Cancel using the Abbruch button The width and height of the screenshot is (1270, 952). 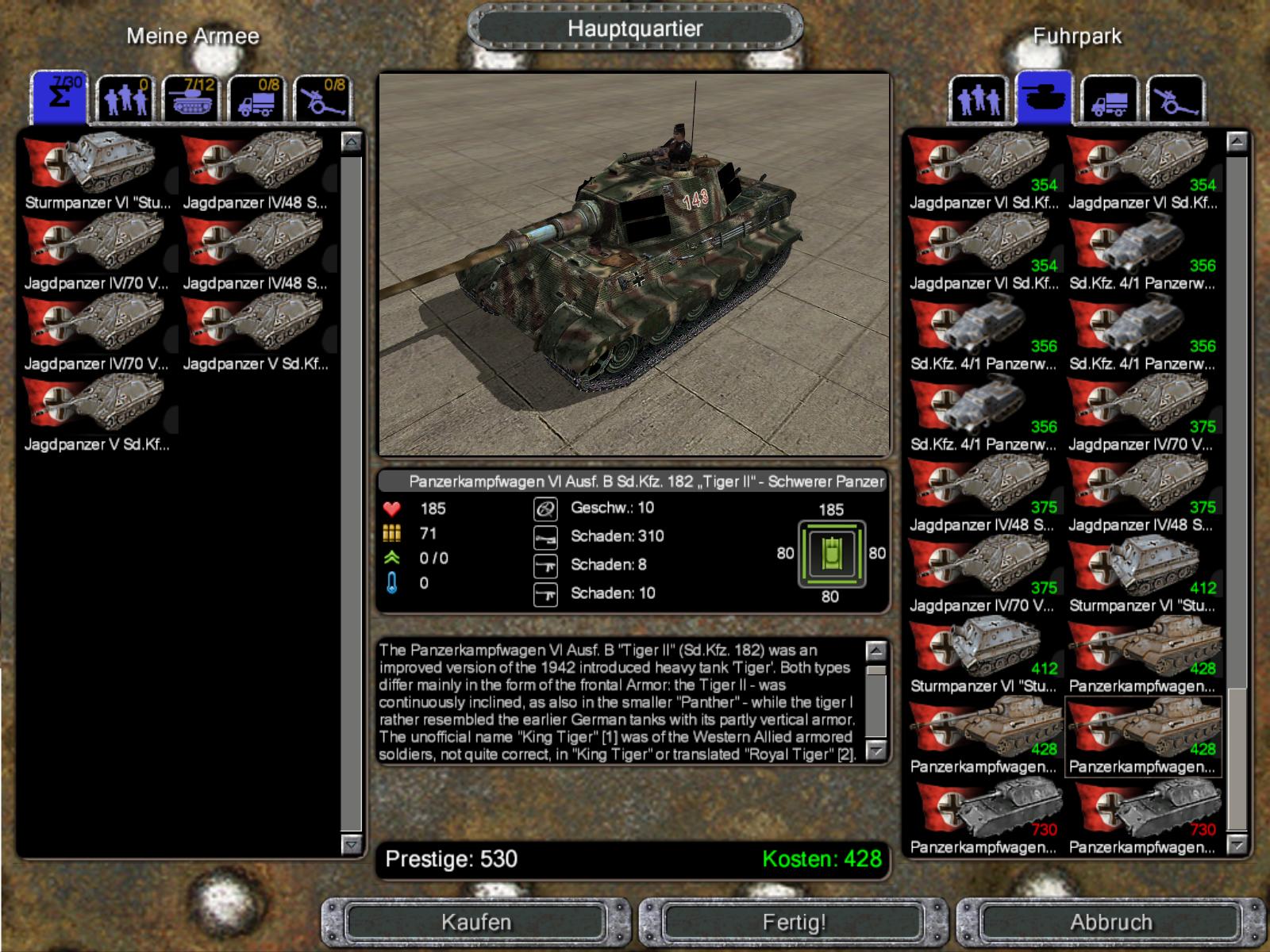click(x=1110, y=922)
